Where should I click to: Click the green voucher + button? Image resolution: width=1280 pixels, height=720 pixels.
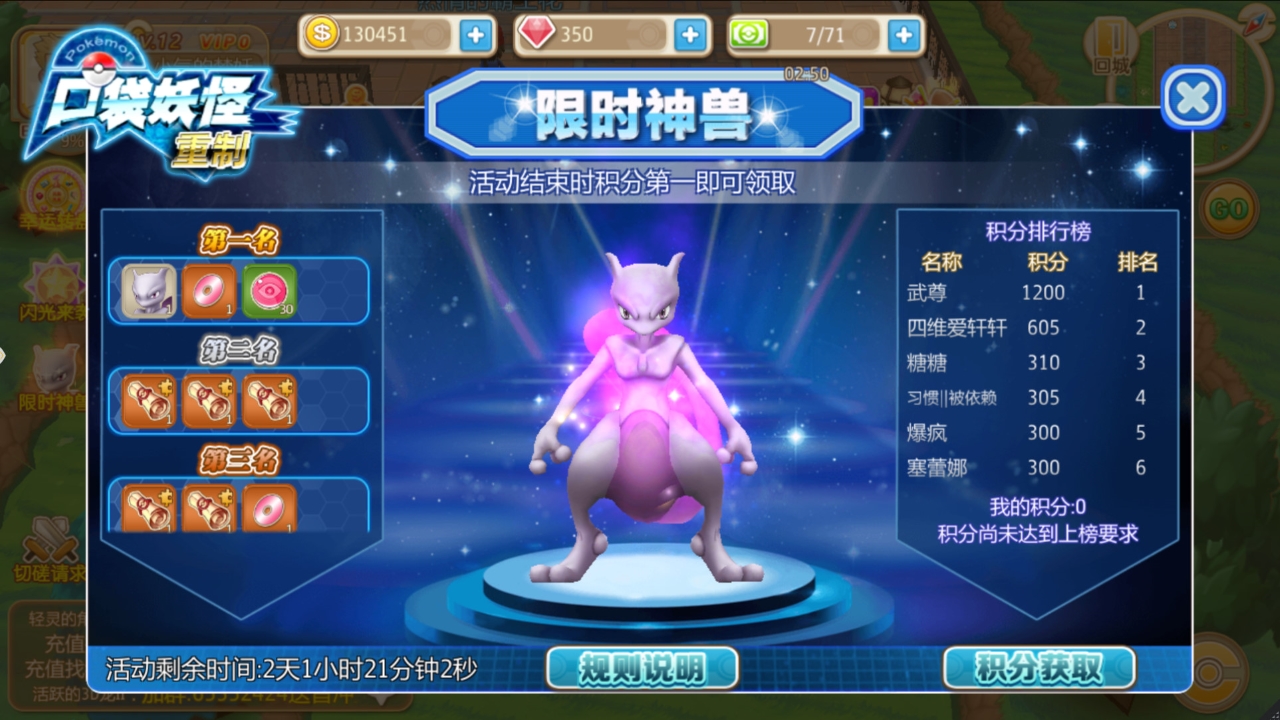(903, 36)
